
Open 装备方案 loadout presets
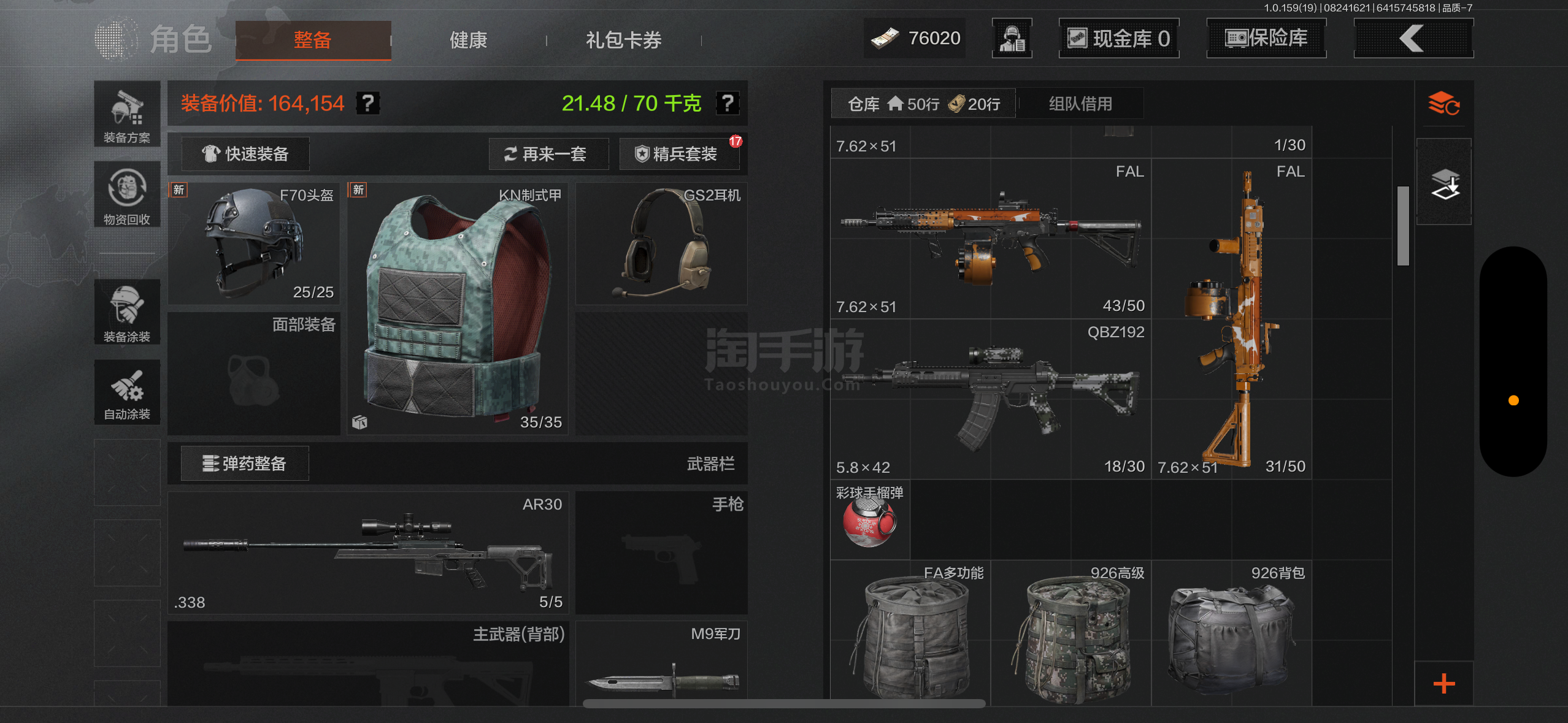(127, 115)
